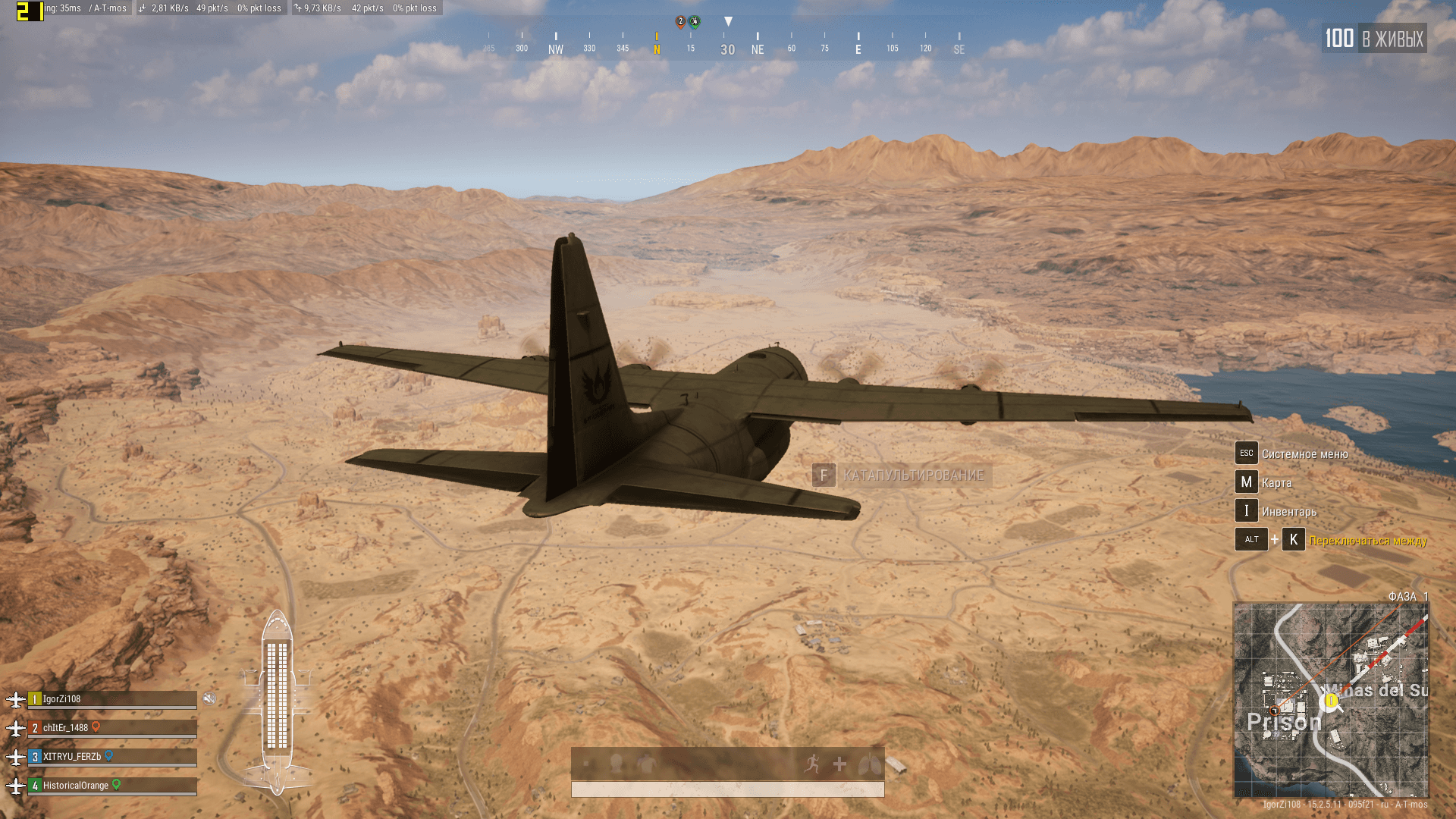The image size is (1456, 819).
Task: Toggle the muted speaker icon beside IgorZi108
Action: tap(209, 698)
